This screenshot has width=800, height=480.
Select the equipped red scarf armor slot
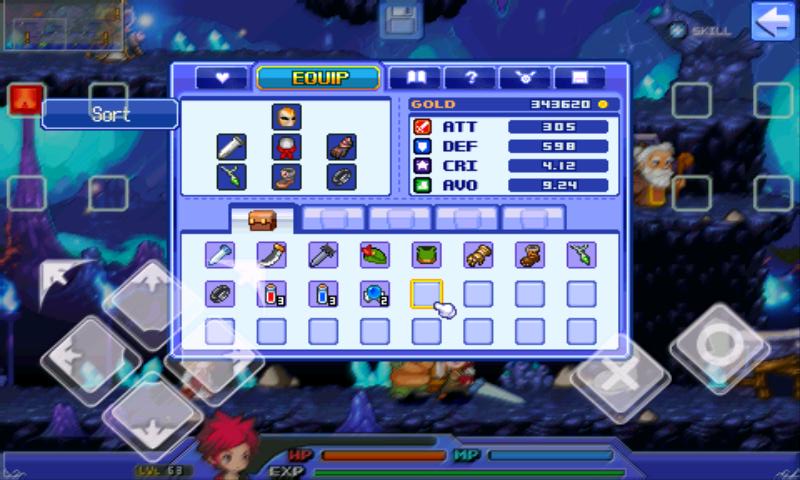coord(287,147)
